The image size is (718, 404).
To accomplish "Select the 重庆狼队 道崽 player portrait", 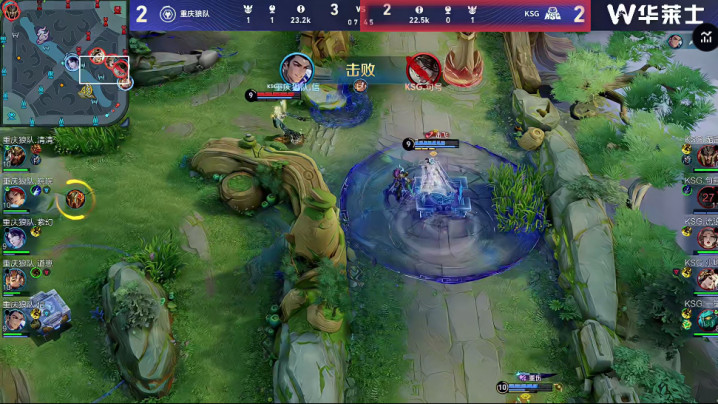I will click(15, 279).
